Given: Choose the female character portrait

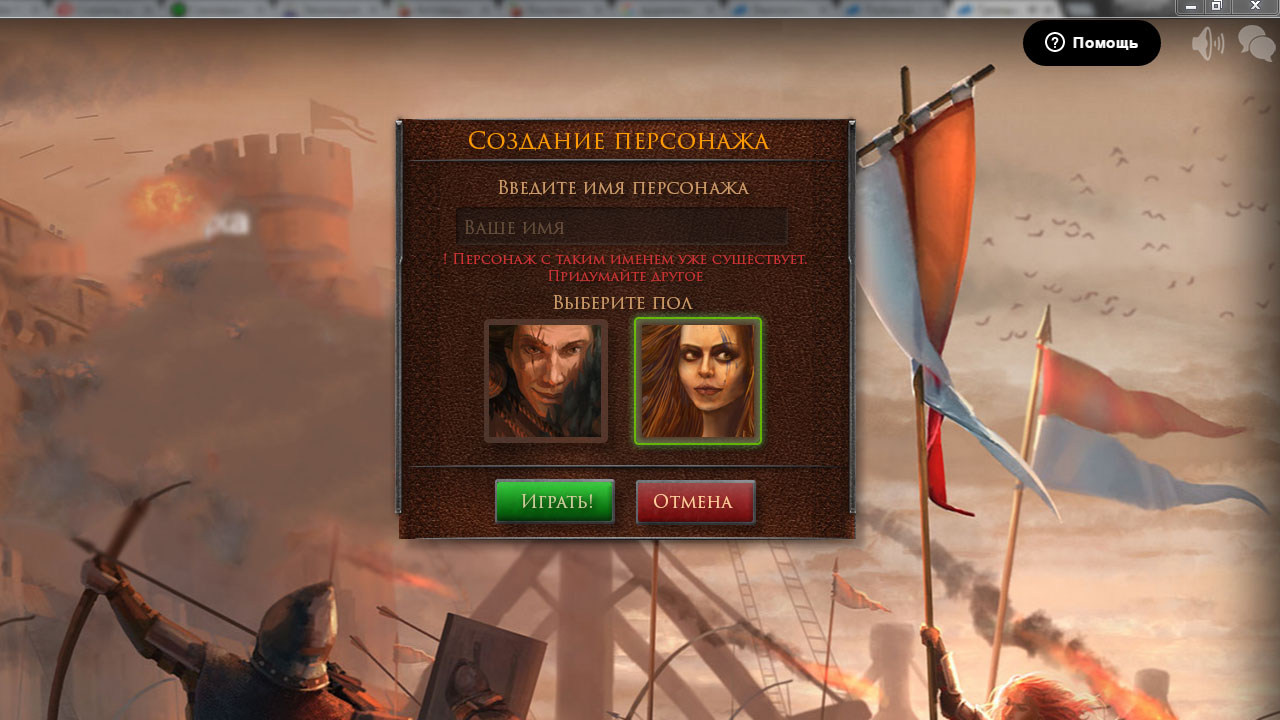Looking at the screenshot, I should click(x=697, y=381).
